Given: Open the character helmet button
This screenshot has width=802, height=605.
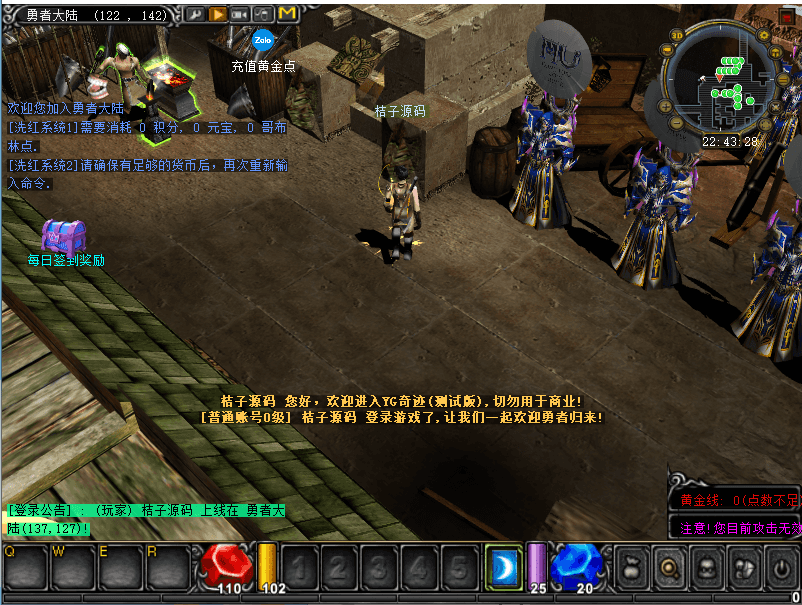Looking at the screenshot, I should [707, 567].
